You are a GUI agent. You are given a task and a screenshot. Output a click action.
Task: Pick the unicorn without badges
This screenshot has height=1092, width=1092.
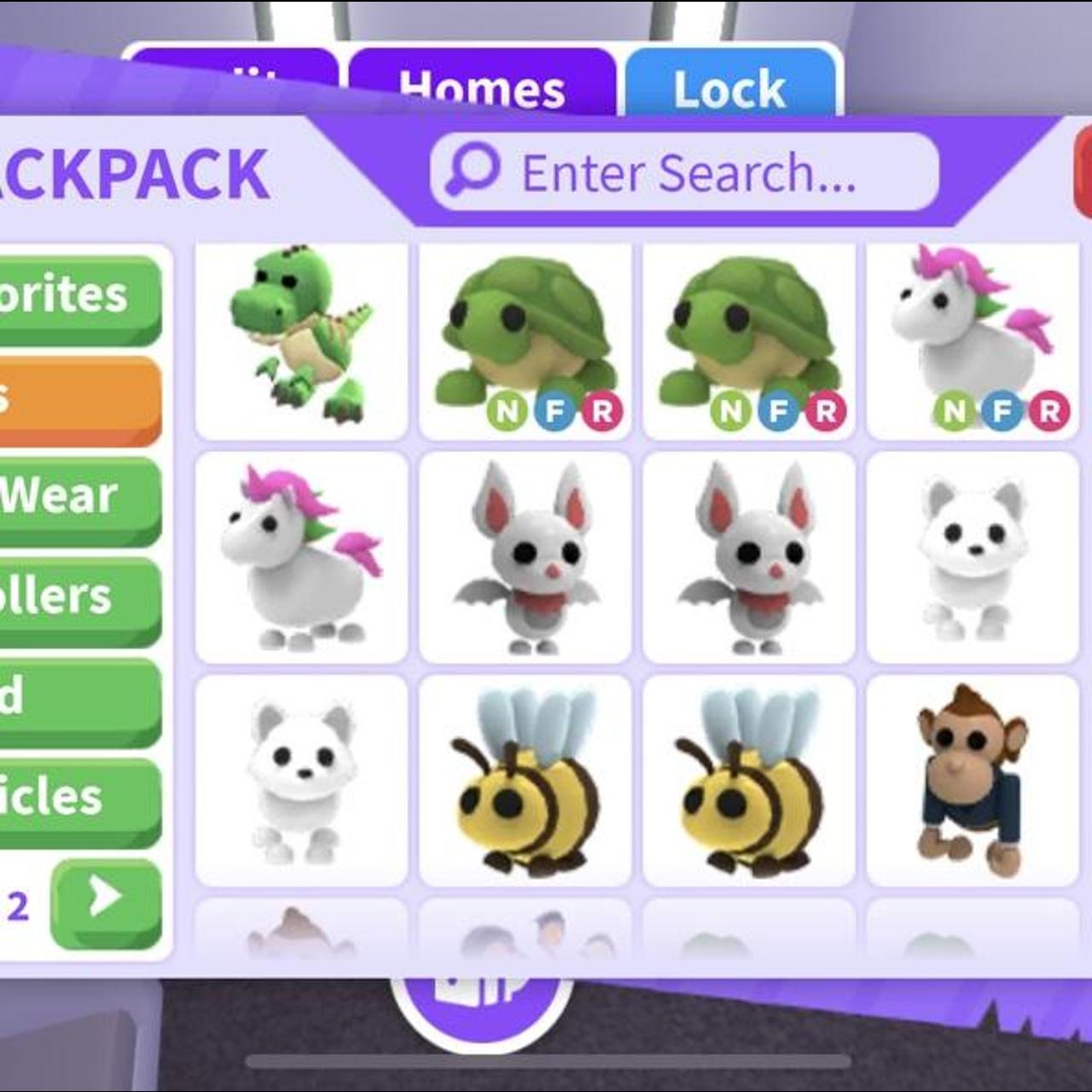(x=301, y=557)
